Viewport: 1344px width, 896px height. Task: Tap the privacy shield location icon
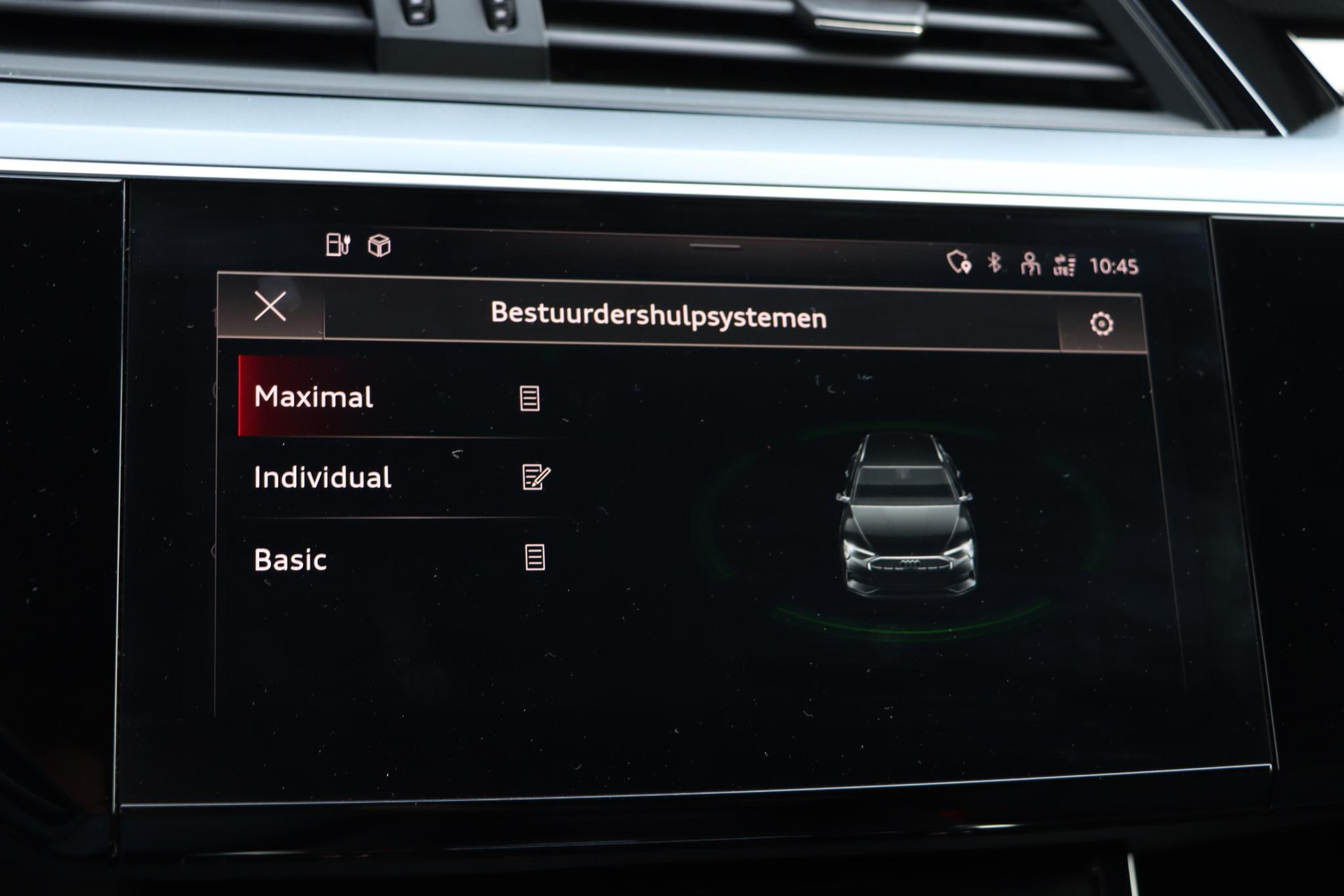click(x=958, y=262)
